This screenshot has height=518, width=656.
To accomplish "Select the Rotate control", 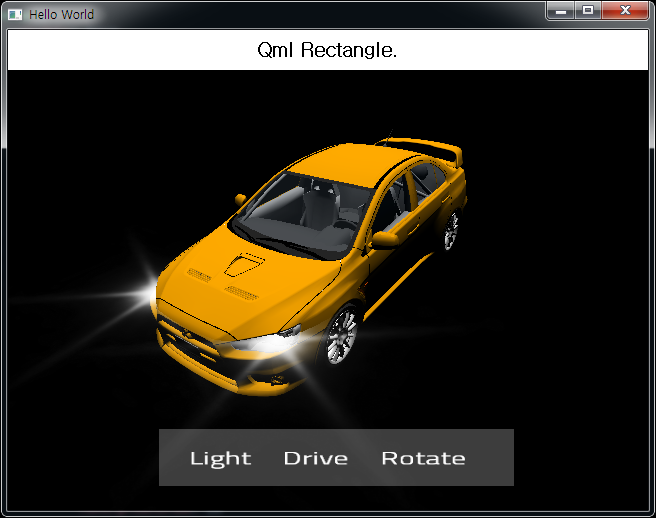I will (423, 458).
